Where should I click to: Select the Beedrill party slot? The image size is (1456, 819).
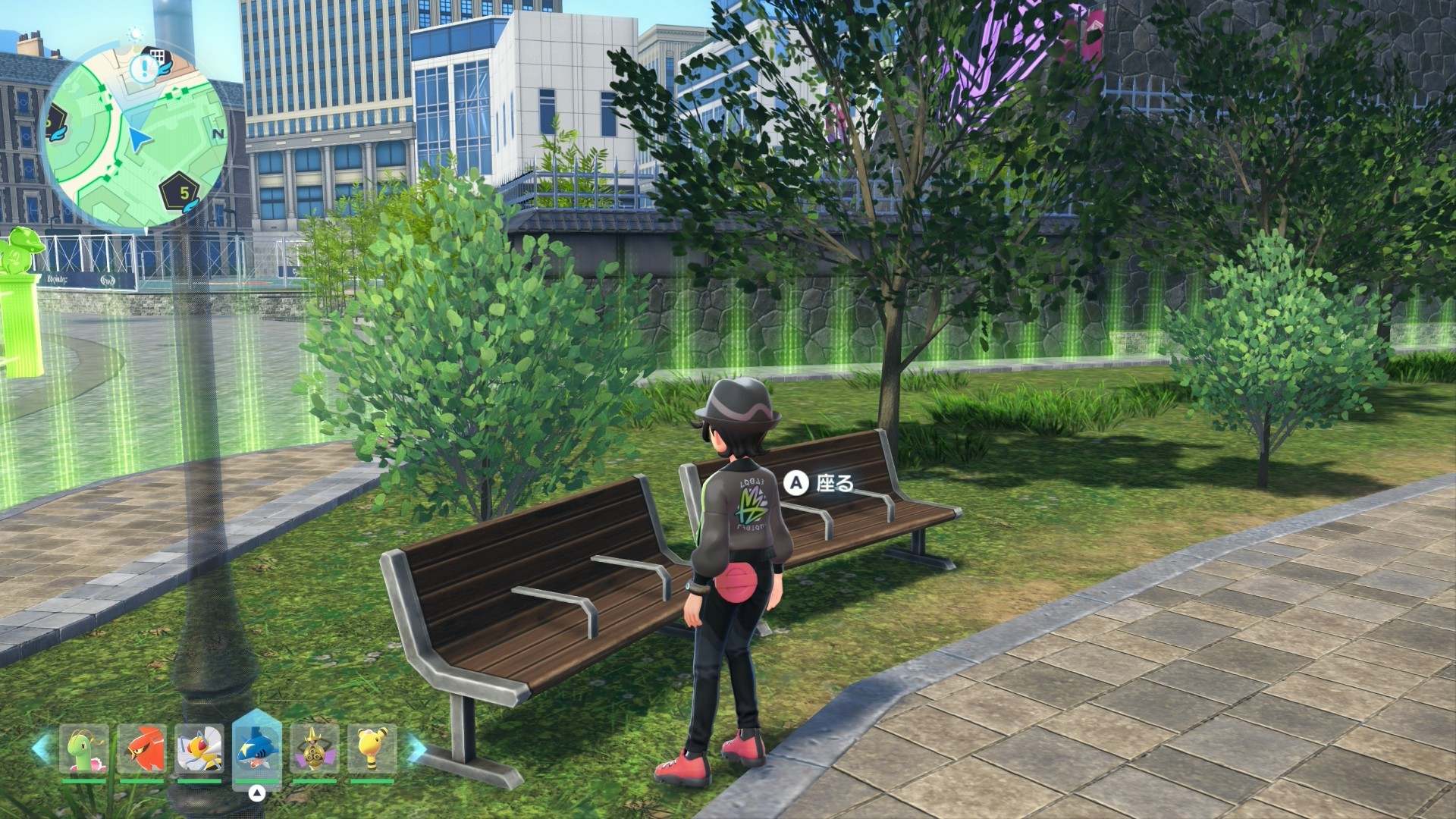pyautogui.click(x=199, y=750)
